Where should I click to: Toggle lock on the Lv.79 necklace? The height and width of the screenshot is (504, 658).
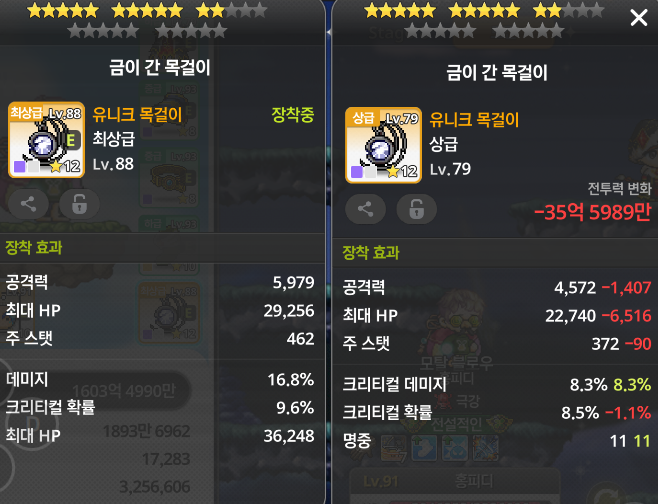pyautogui.click(x=416, y=209)
